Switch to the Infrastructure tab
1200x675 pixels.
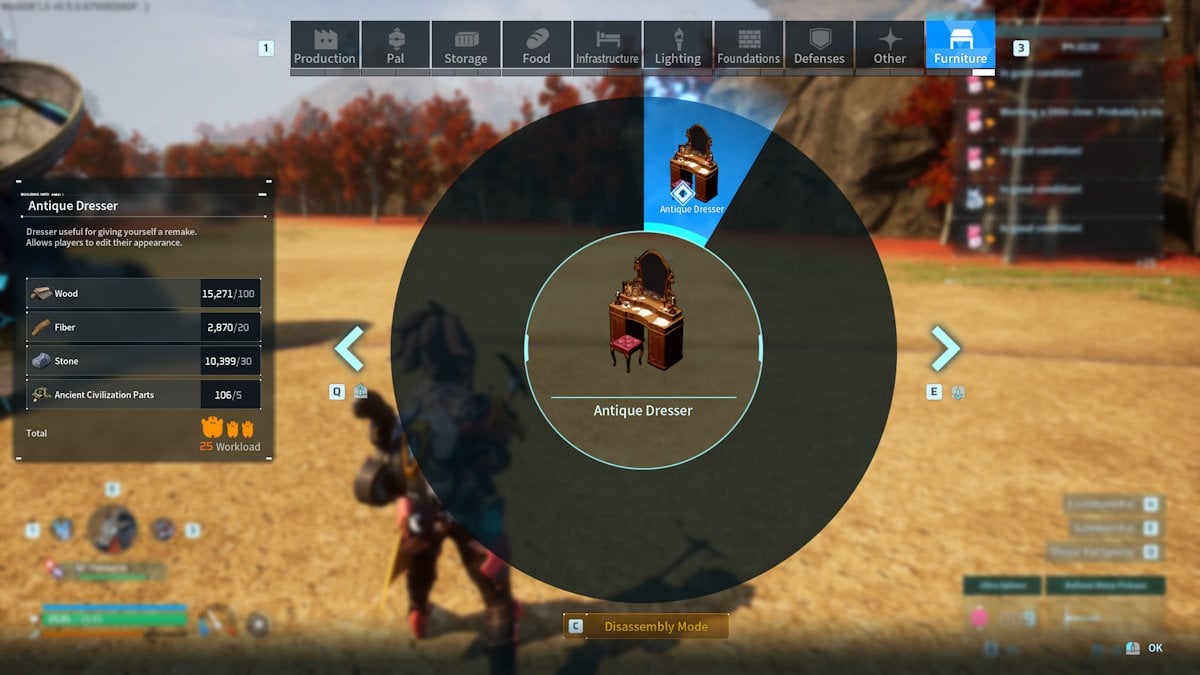pos(607,46)
